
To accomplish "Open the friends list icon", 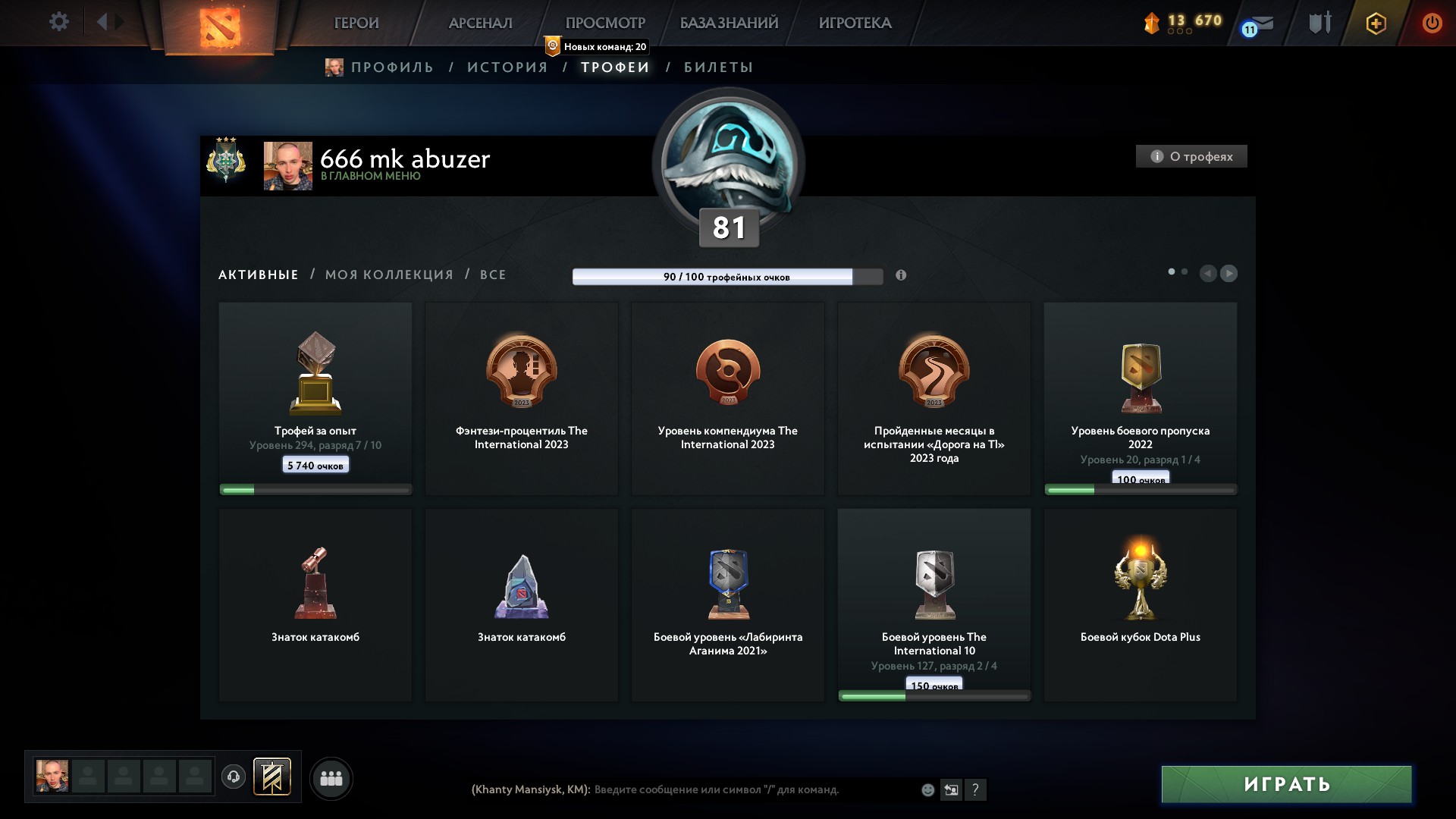I will coord(331,779).
